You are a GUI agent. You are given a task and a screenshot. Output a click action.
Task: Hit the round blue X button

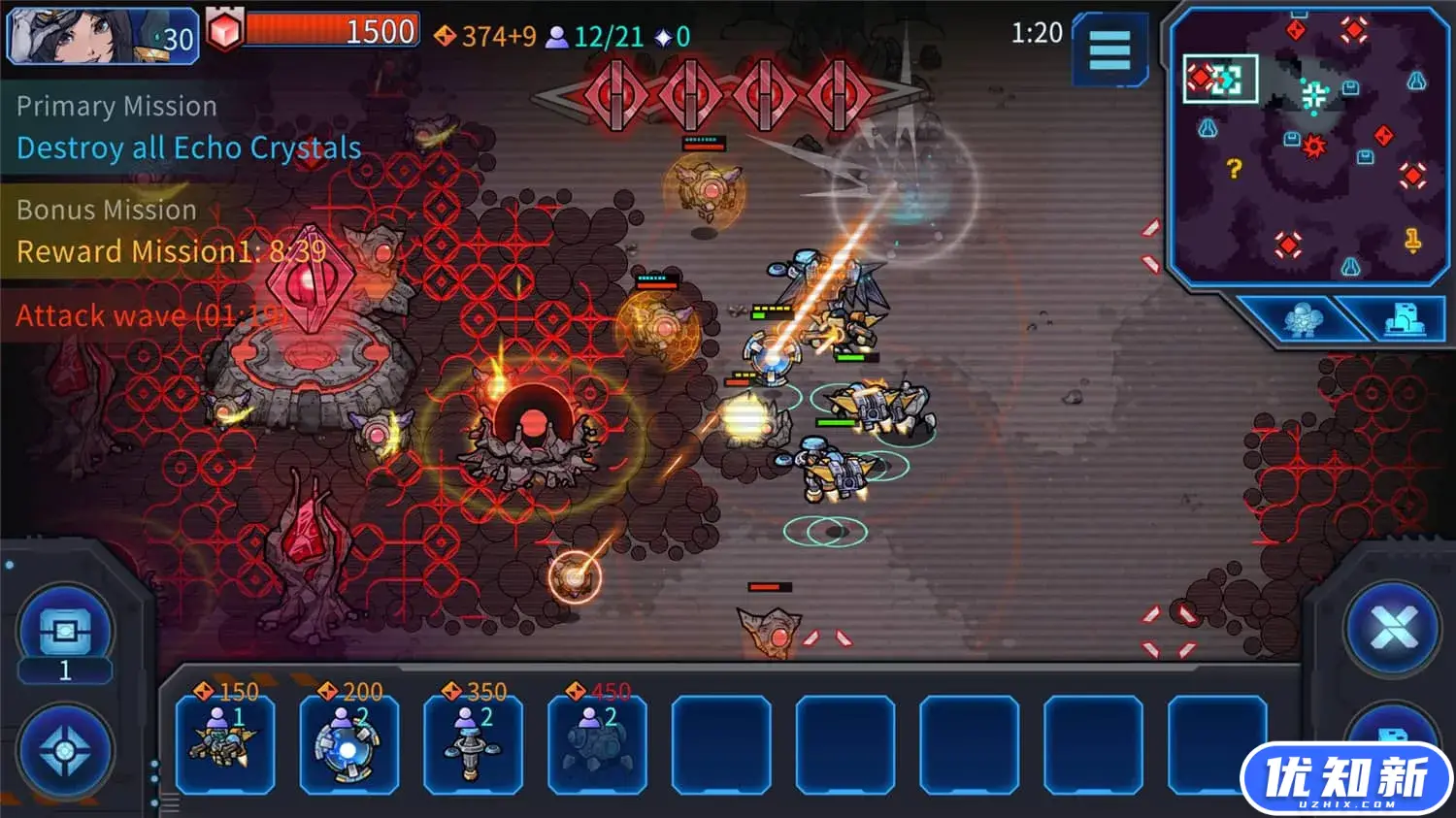1394,629
